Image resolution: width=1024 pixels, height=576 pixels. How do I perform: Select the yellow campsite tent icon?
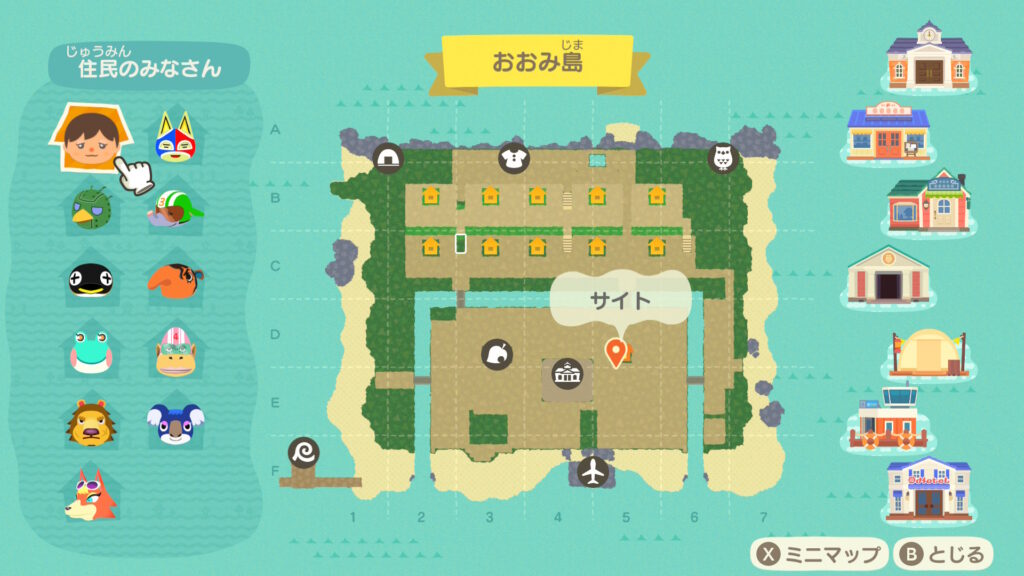(x=929, y=352)
